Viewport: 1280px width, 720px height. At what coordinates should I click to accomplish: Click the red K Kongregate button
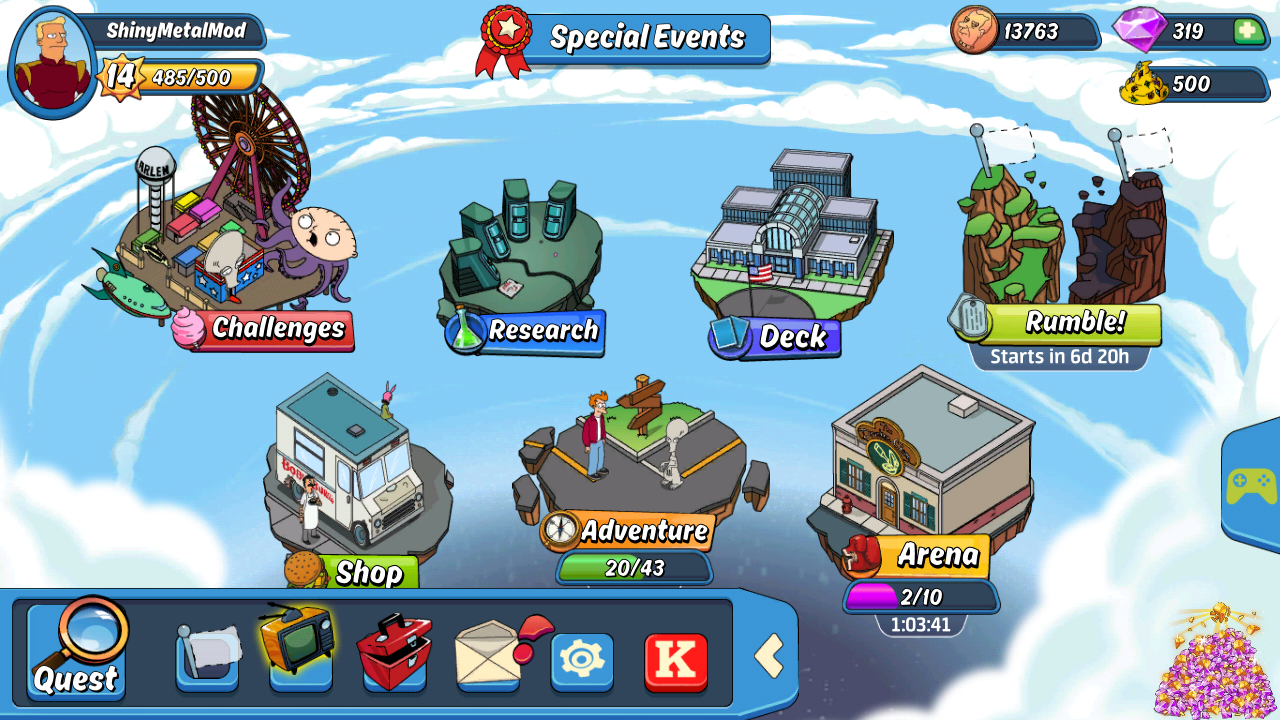point(676,660)
